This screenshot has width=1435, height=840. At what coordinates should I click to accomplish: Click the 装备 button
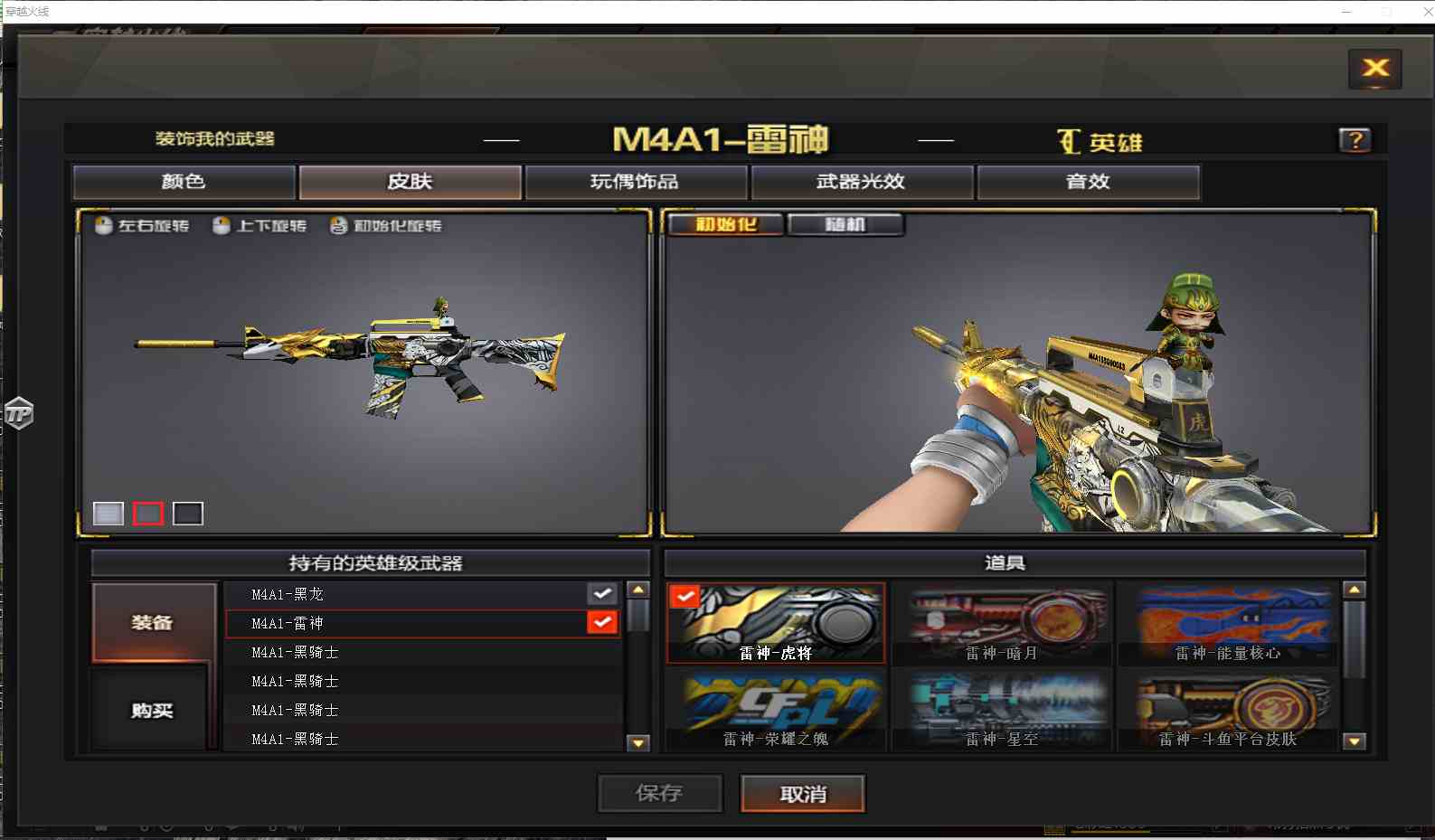click(x=153, y=622)
